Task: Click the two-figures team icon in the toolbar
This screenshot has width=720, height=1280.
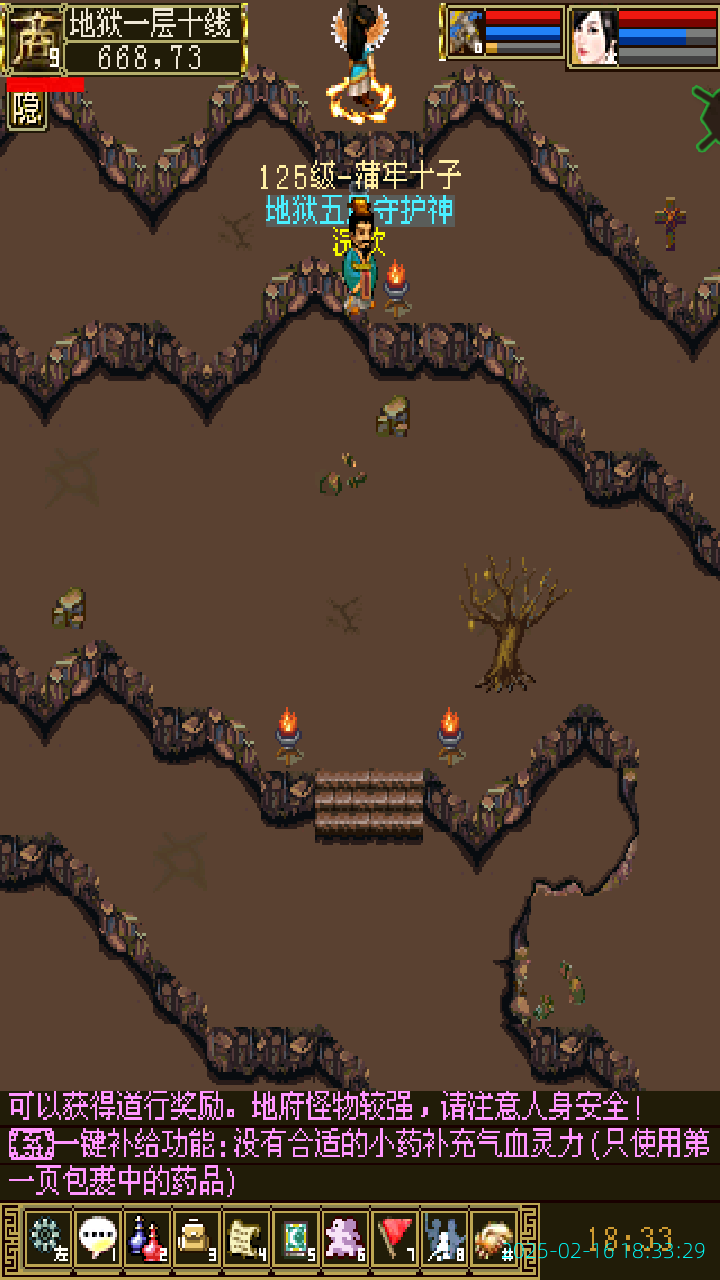Action: point(445,1238)
